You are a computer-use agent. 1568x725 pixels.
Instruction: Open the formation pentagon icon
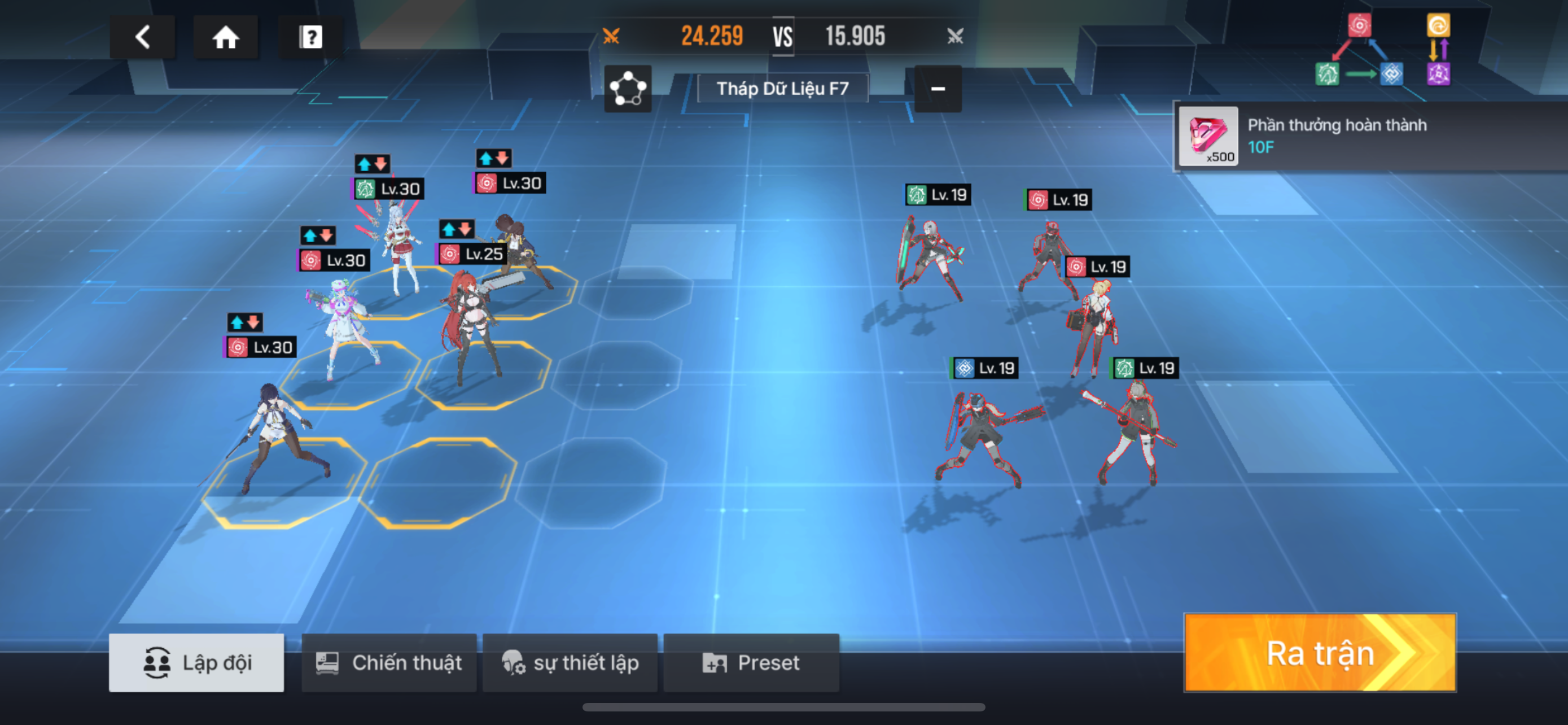point(628,89)
